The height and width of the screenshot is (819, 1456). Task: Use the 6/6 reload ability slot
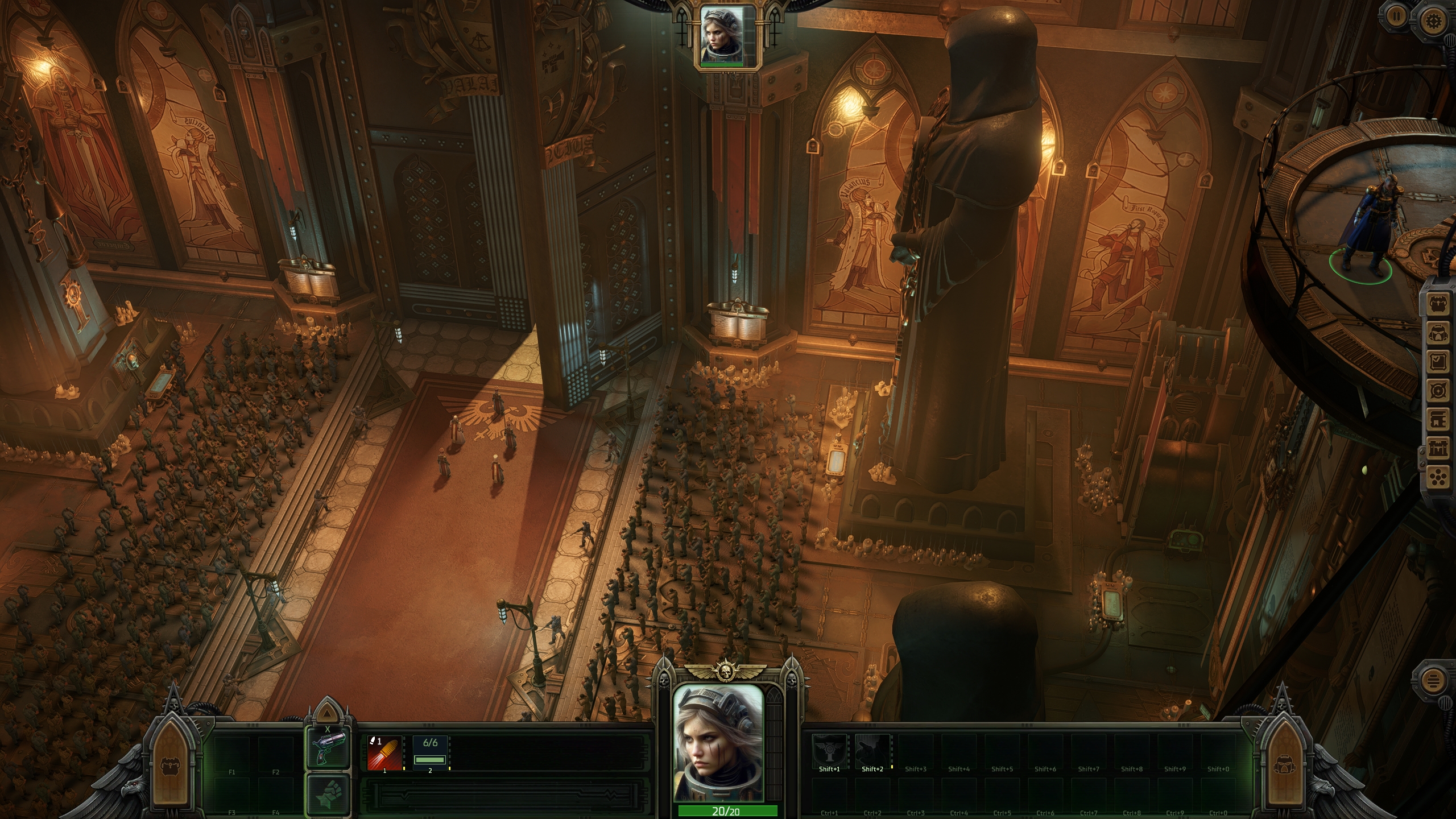430,753
